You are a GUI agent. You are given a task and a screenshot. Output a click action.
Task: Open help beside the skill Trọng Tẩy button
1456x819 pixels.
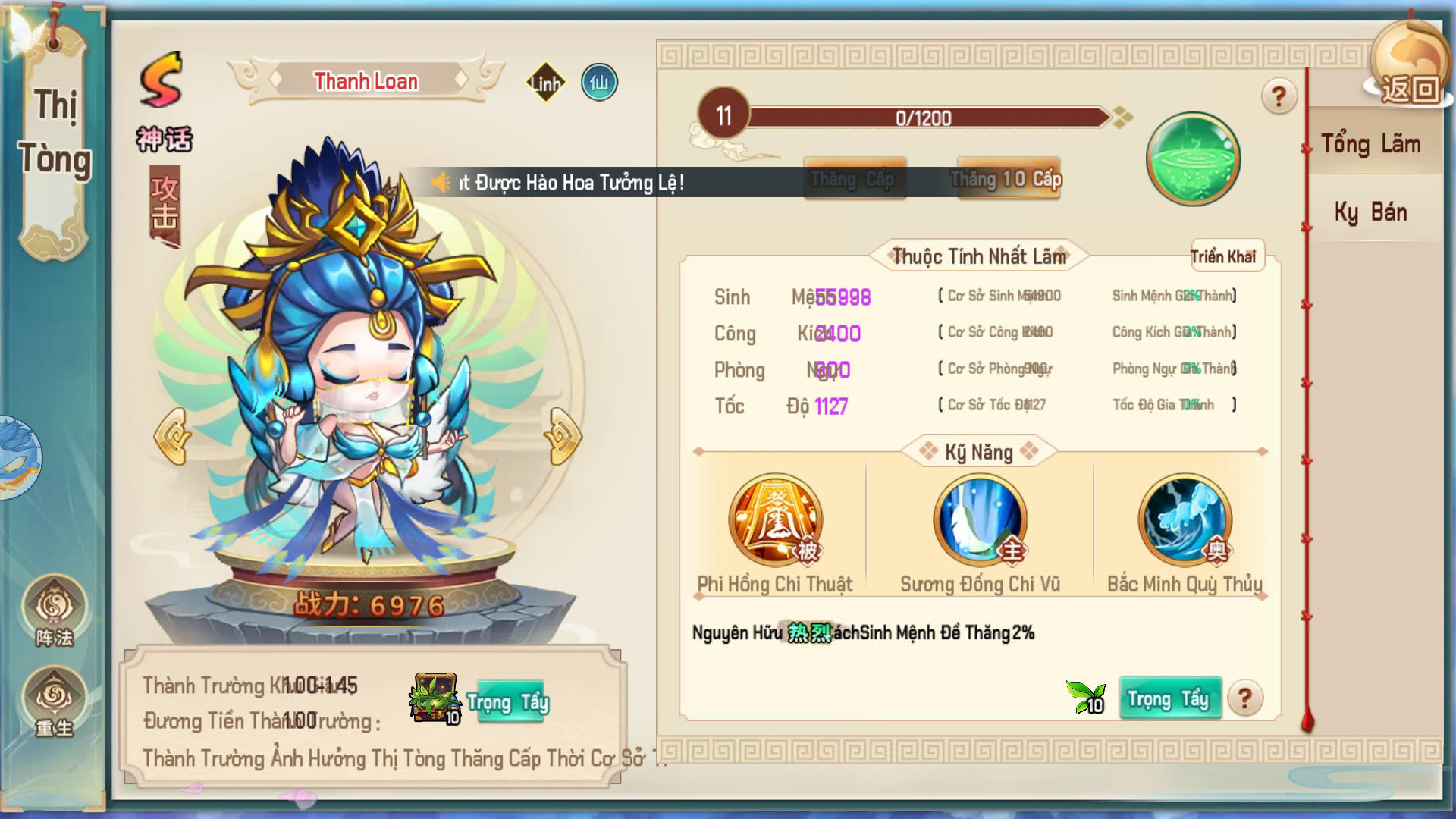click(x=1244, y=698)
